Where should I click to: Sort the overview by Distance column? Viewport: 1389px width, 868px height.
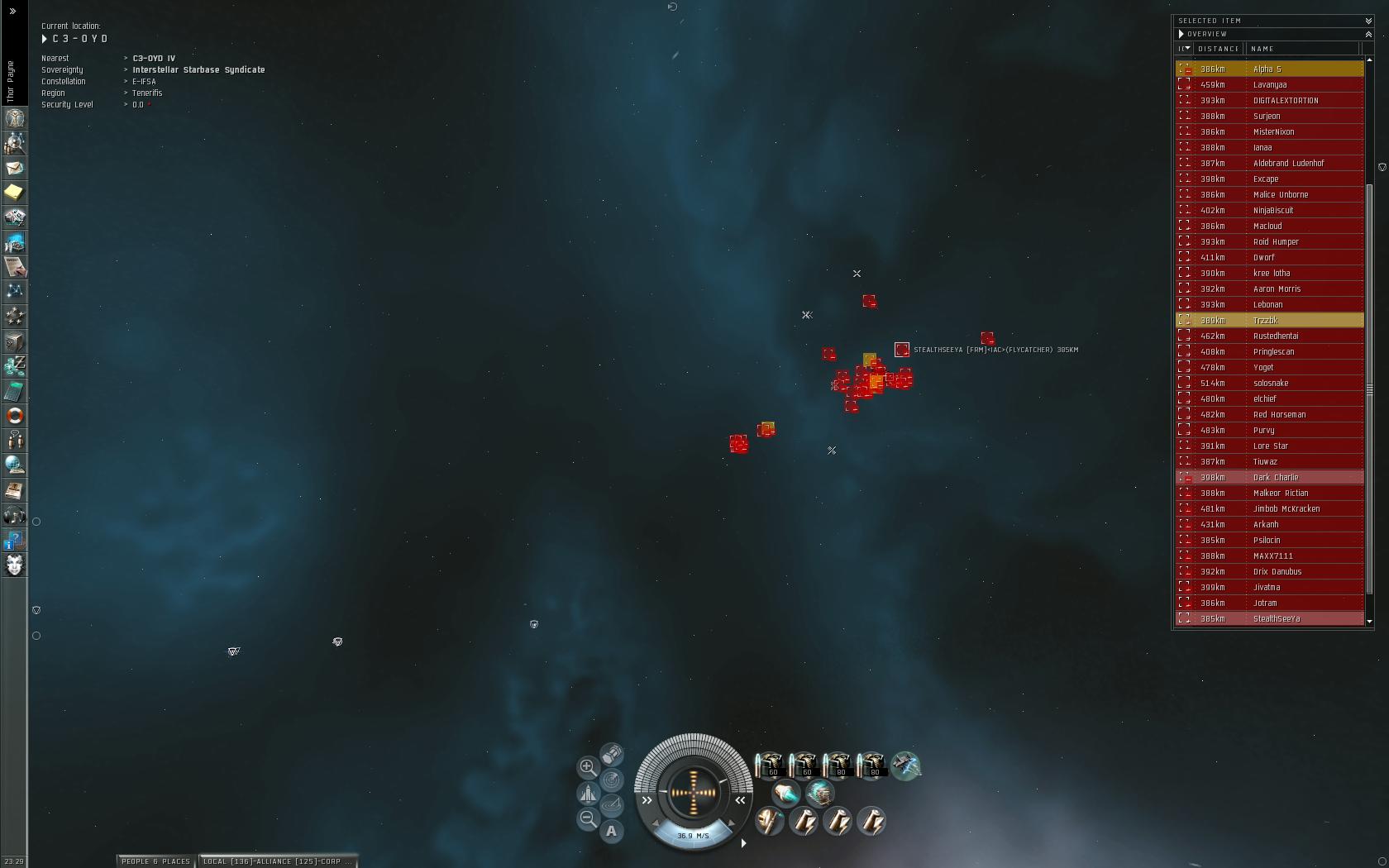click(1219, 49)
